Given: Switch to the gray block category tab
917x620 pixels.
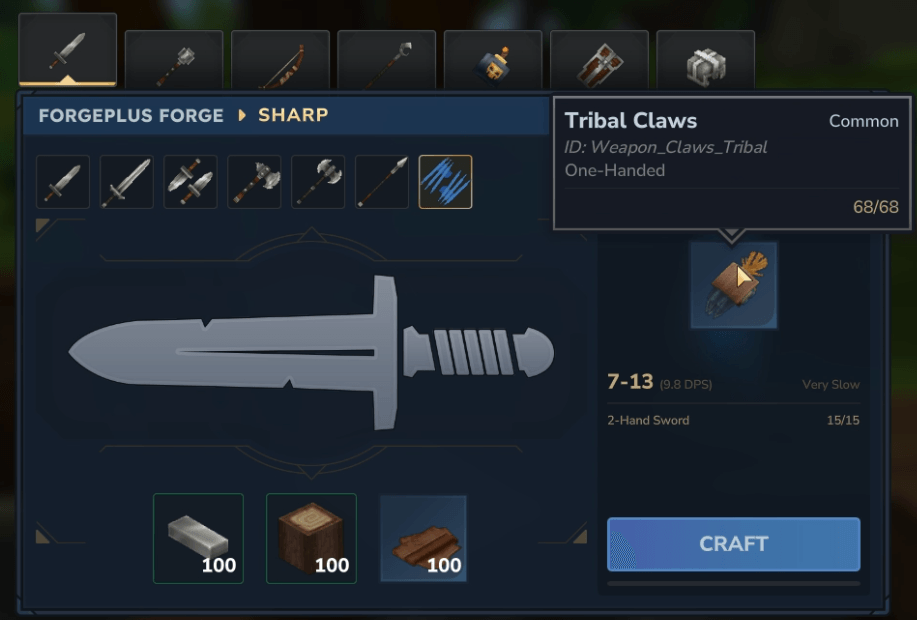Looking at the screenshot, I should point(705,60).
